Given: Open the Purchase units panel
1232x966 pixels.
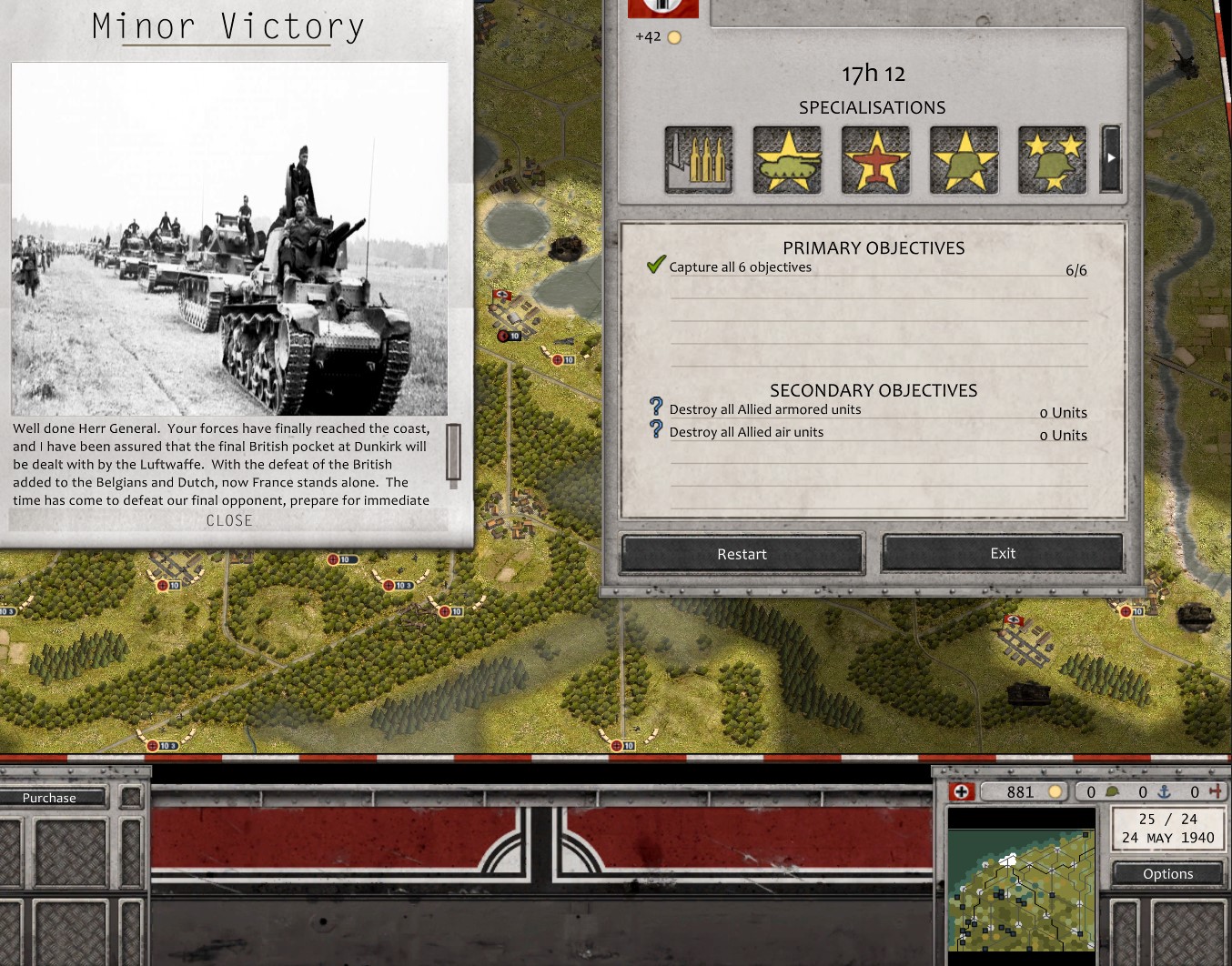Looking at the screenshot, I should (x=50, y=798).
